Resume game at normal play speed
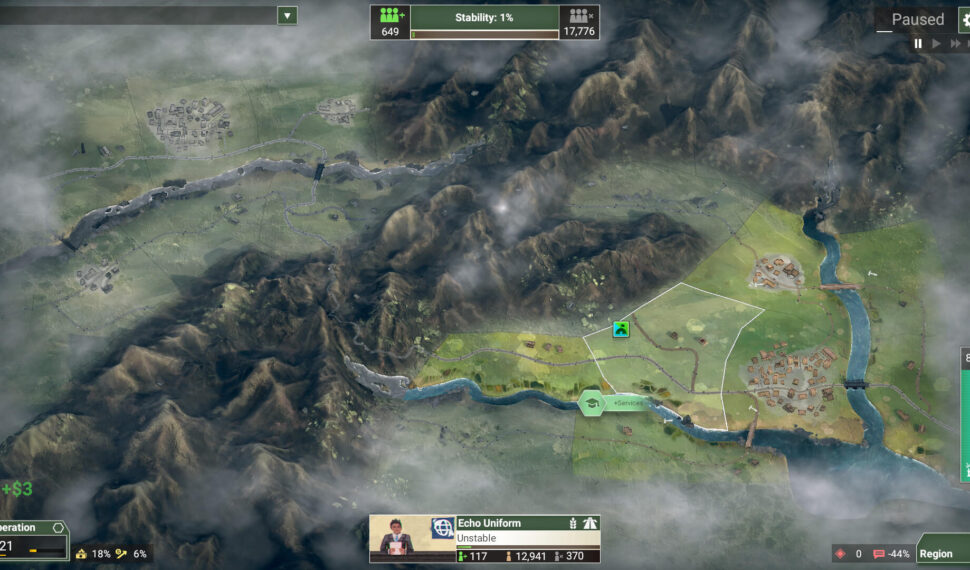The width and height of the screenshot is (970, 570). click(936, 43)
